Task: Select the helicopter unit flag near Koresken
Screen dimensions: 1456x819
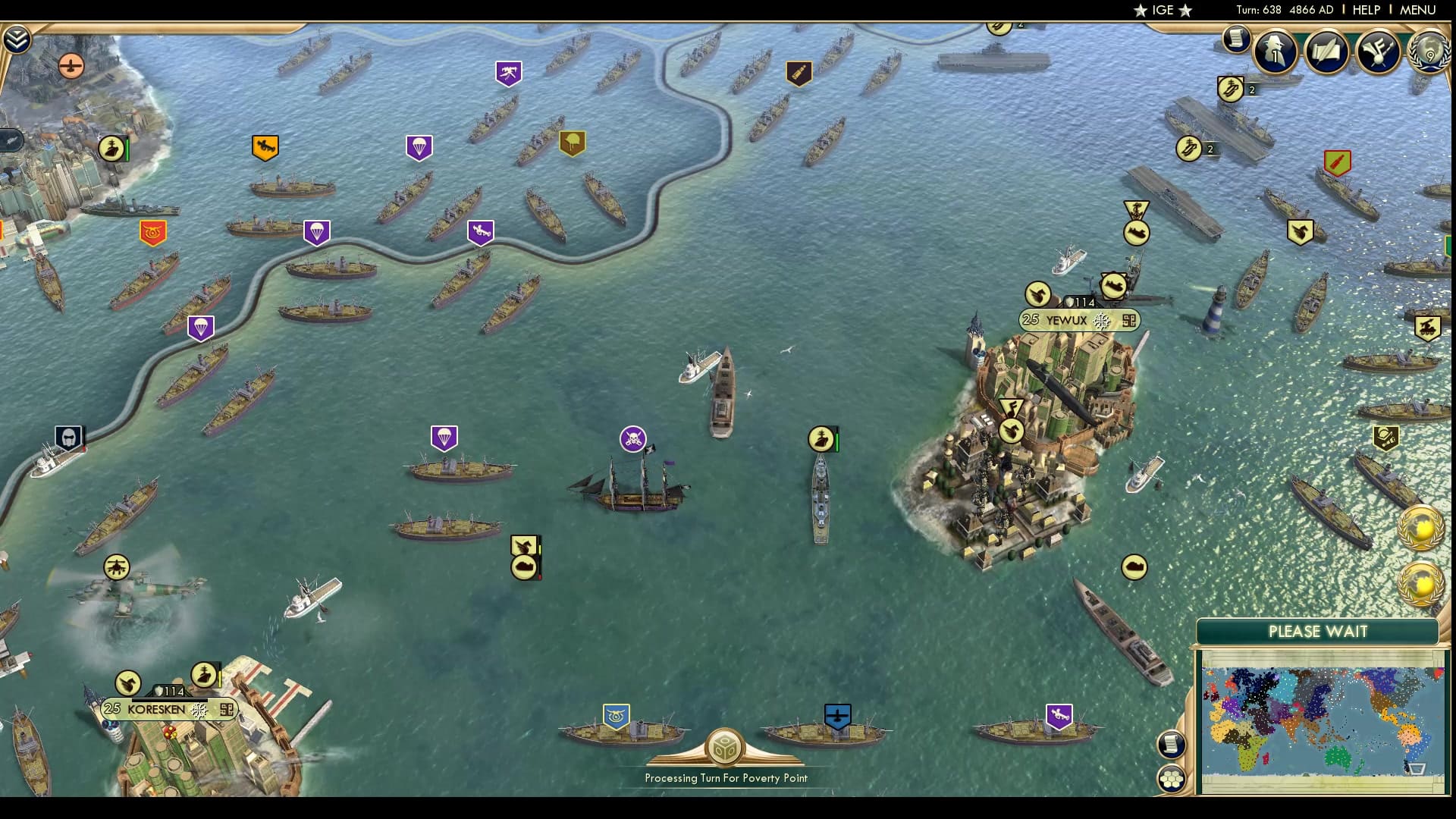Action: 117,567
